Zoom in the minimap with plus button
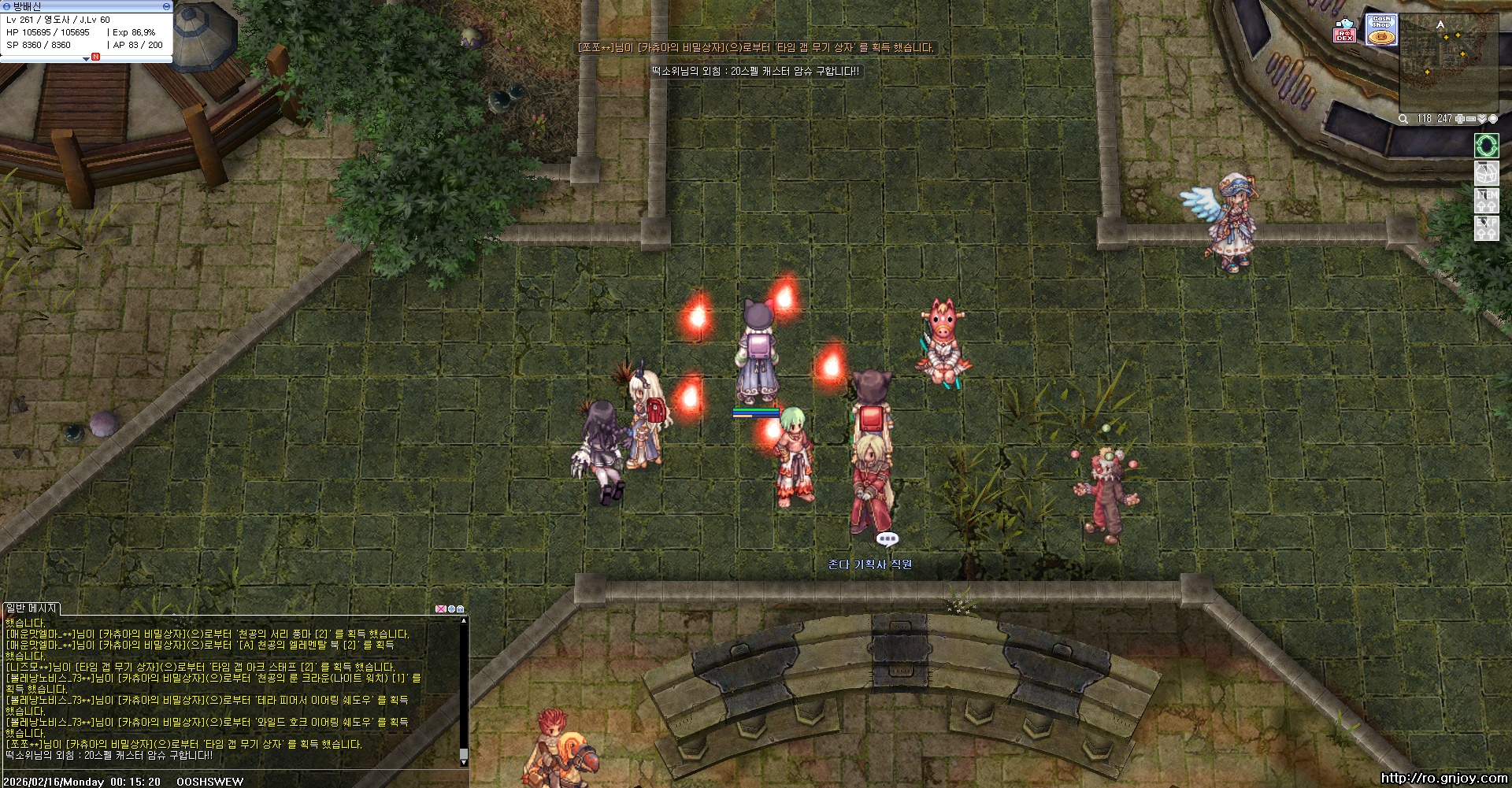 [1459, 119]
